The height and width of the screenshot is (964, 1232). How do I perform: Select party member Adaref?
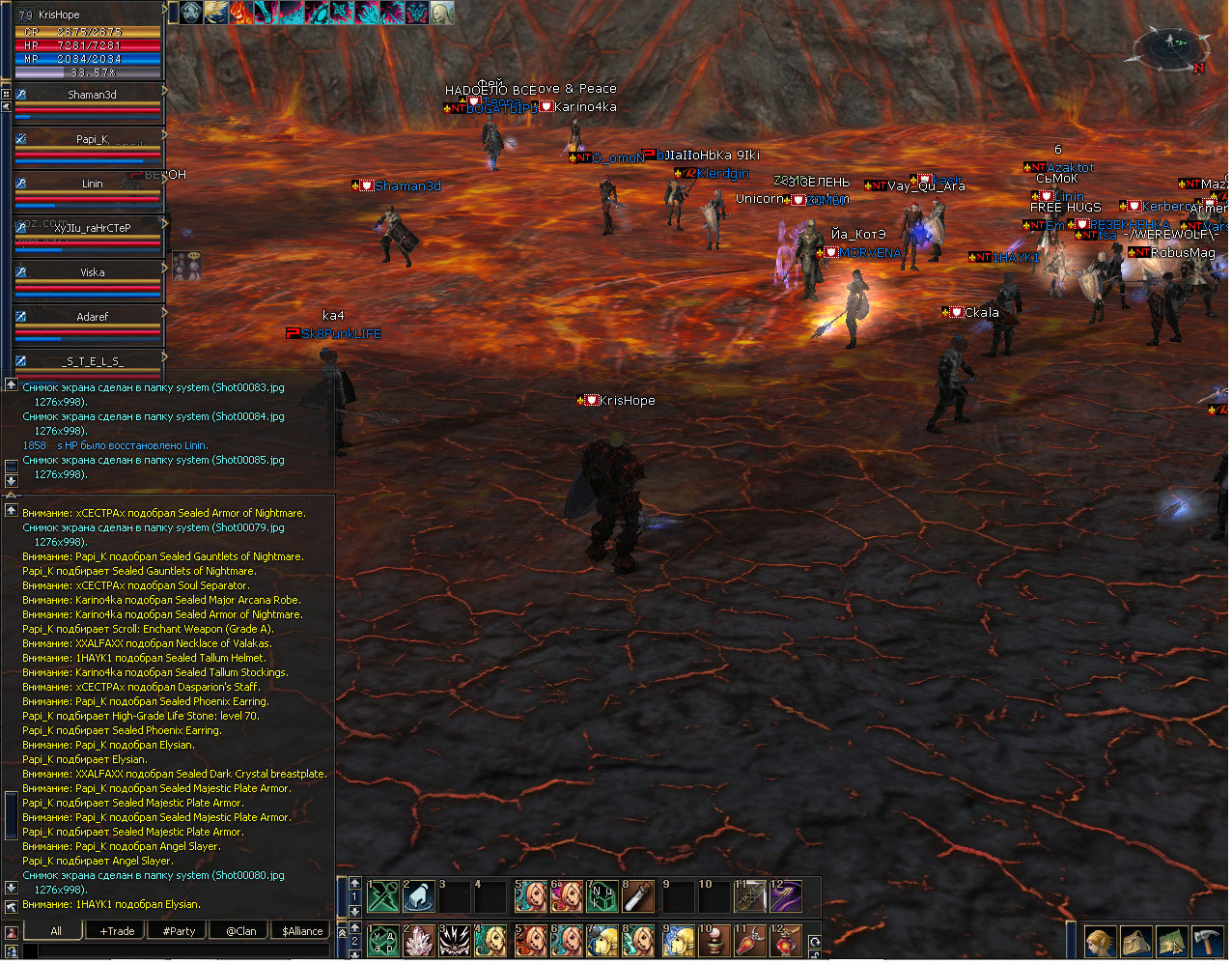coord(92,317)
